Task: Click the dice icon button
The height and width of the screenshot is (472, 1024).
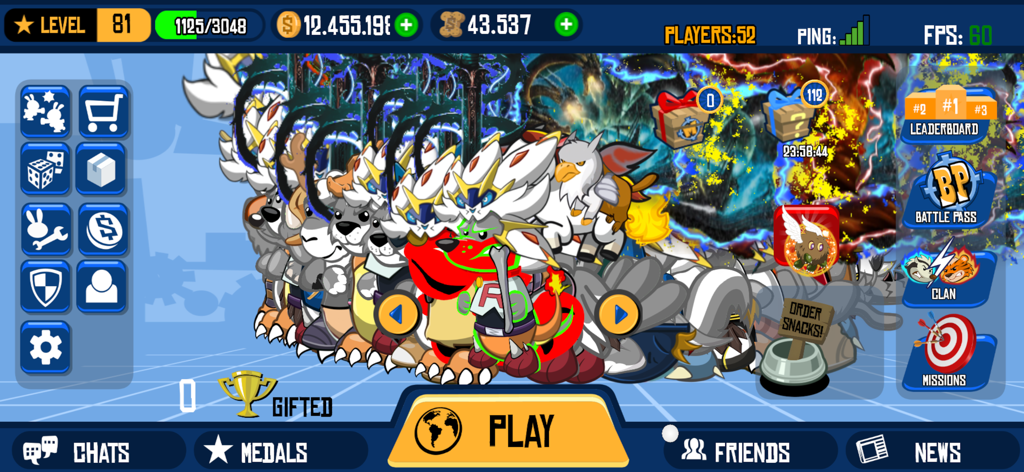Action: pos(46,170)
